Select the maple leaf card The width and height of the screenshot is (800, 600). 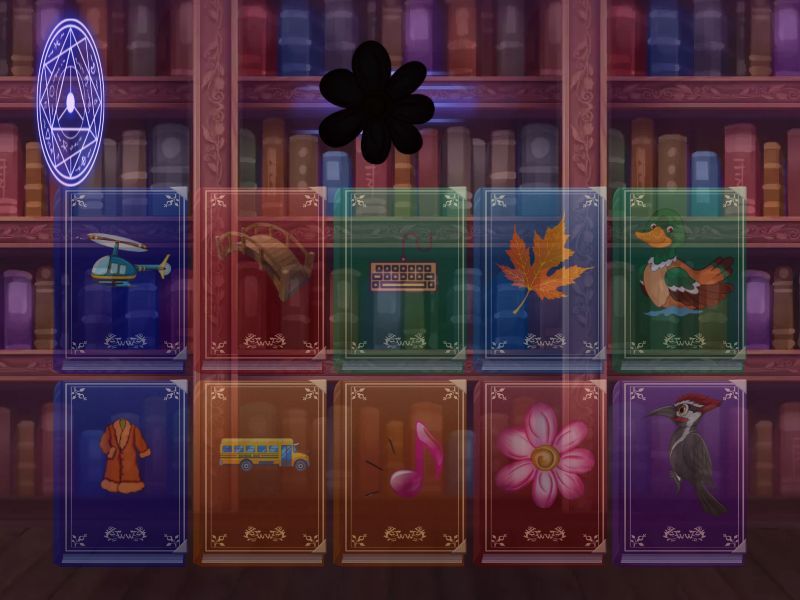coord(541,273)
